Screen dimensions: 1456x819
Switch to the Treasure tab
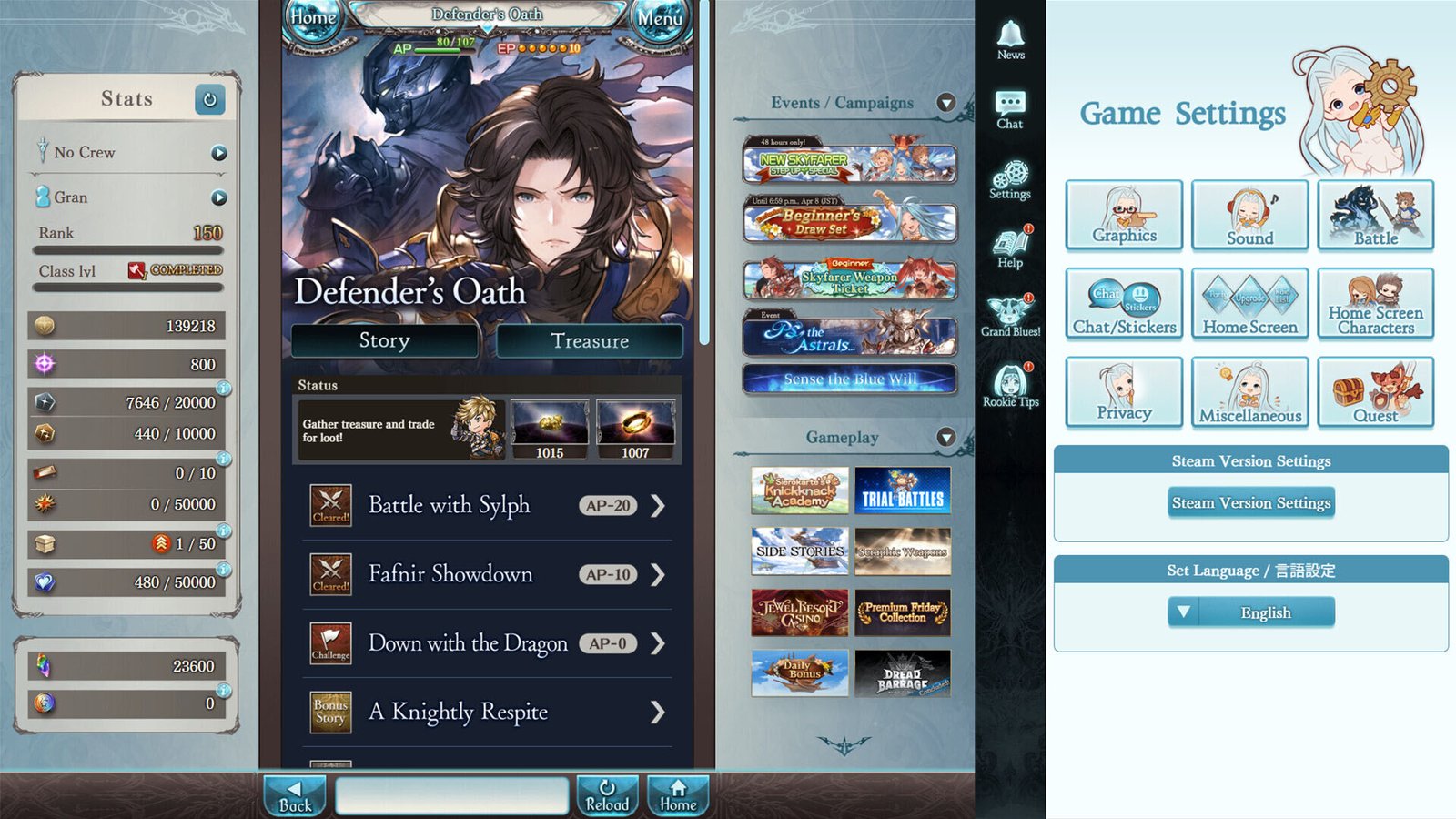point(590,341)
